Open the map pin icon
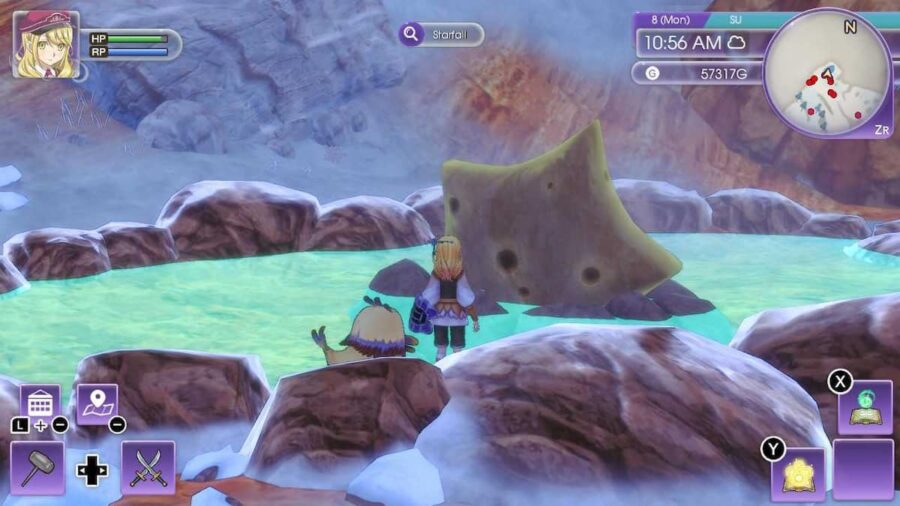 point(97,404)
